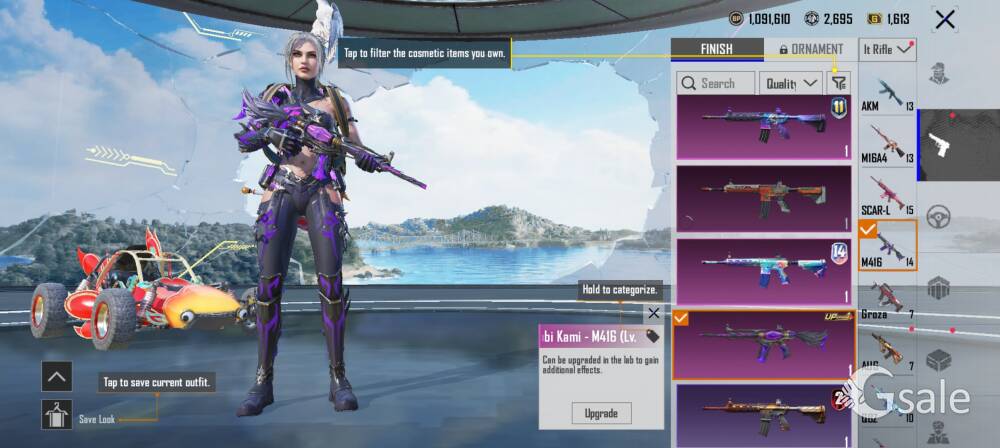Pick the M416 skin with the 14 badge
1000x448 pixels.
click(x=764, y=271)
